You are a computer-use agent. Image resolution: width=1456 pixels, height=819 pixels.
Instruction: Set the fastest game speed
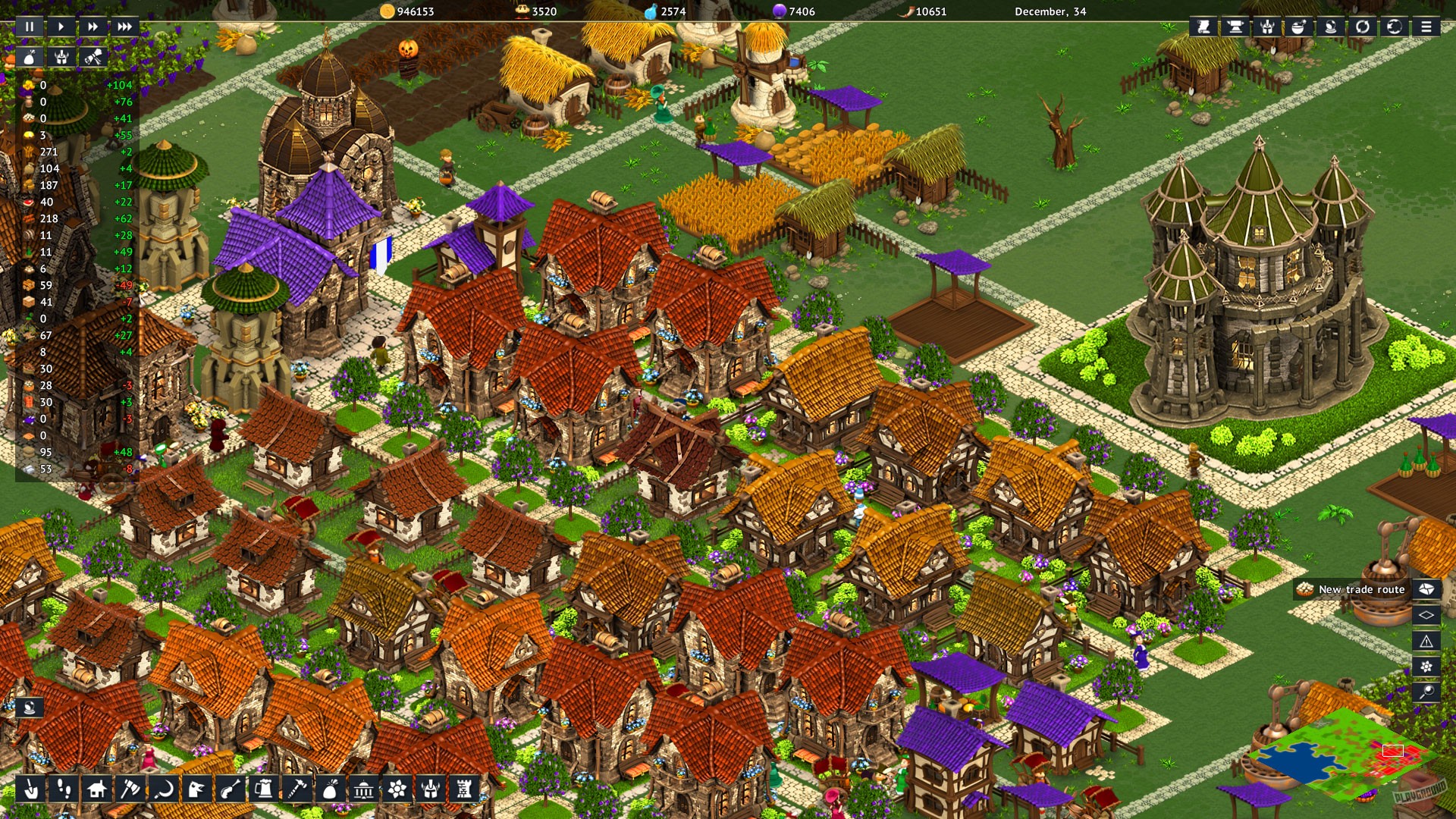pyautogui.click(x=125, y=27)
